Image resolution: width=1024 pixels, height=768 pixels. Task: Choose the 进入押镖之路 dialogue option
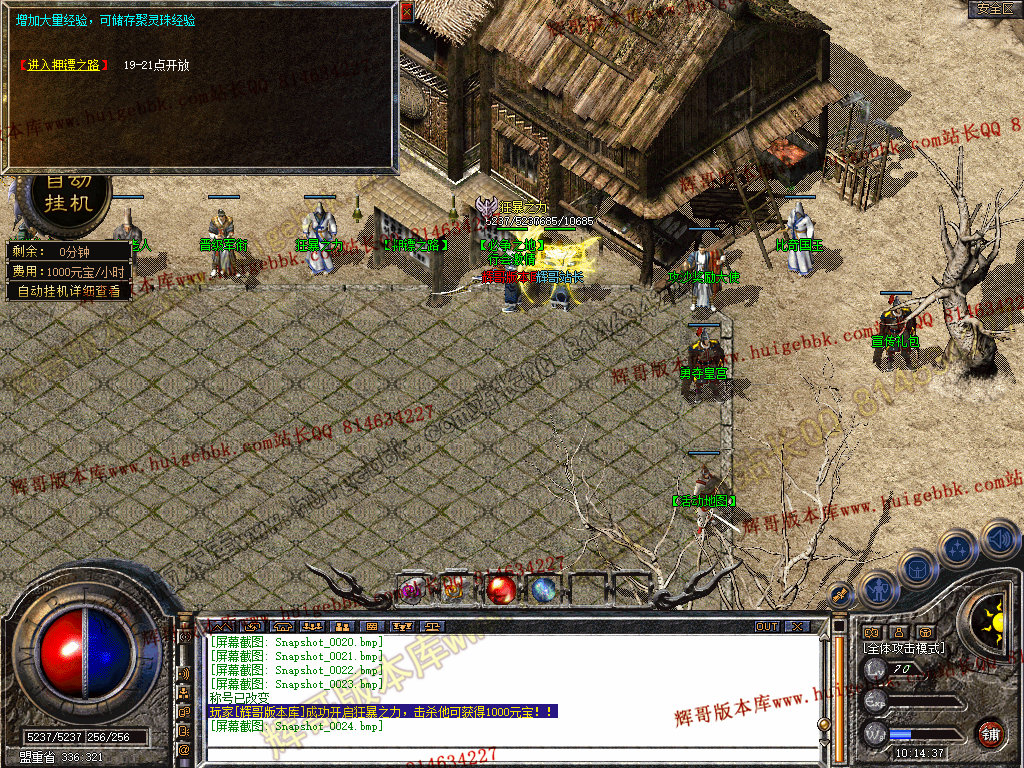coord(63,66)
